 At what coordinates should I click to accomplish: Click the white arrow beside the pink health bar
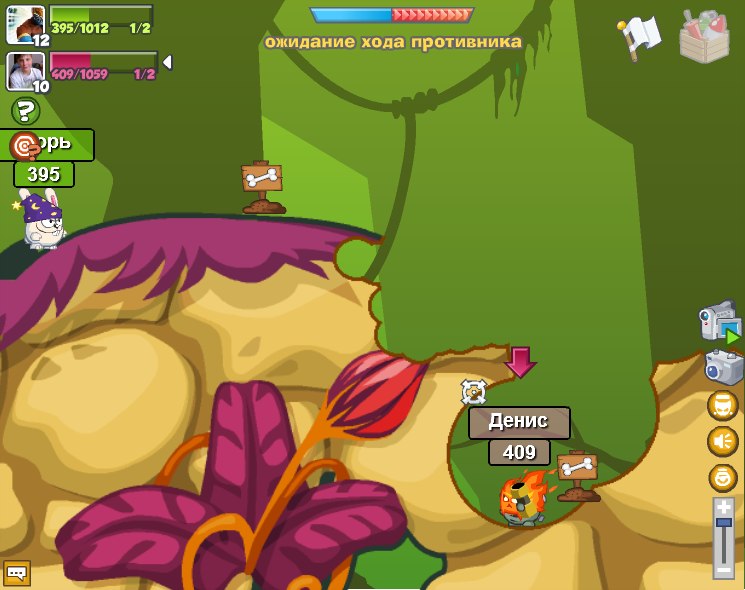click(x=167, y=62)
